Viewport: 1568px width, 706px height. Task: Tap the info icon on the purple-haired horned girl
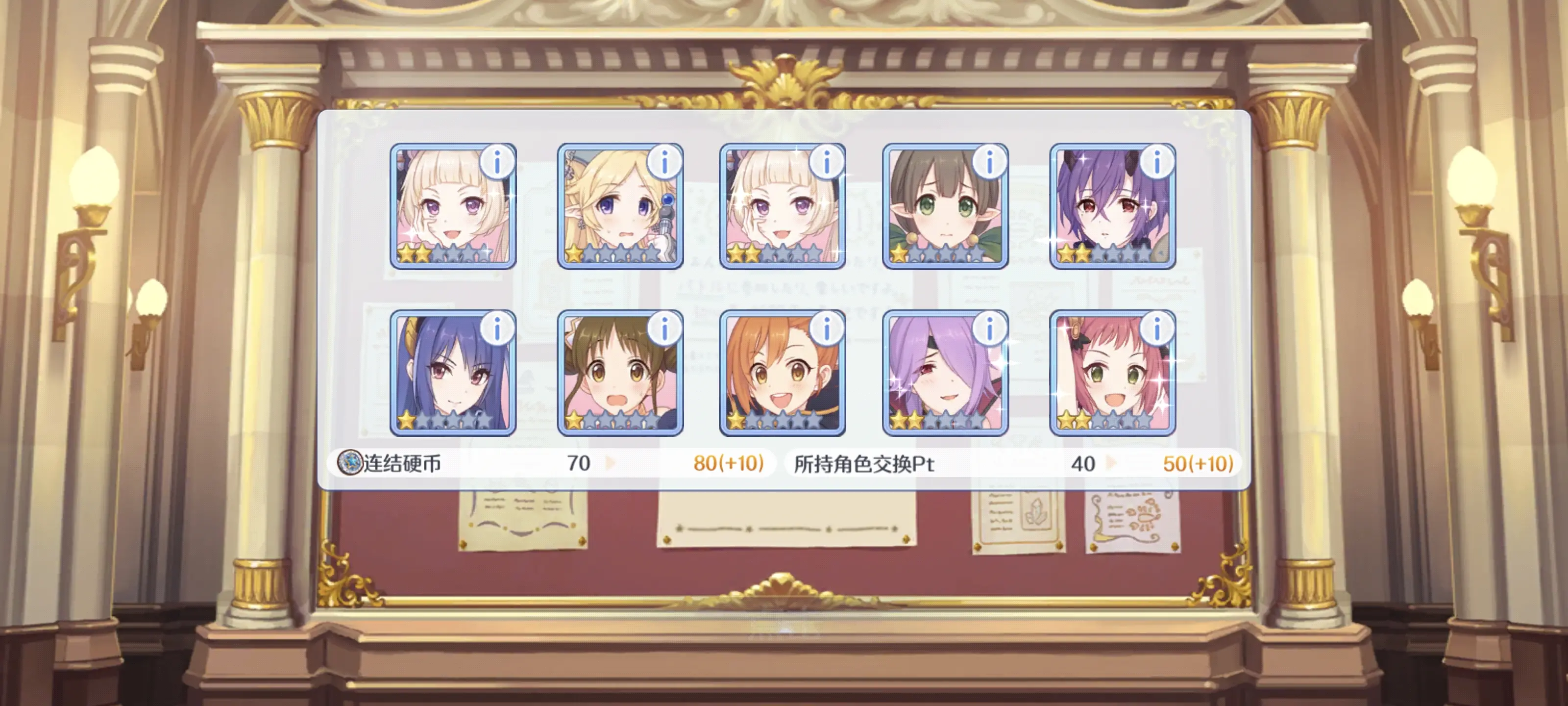(x=1156, y=163)
